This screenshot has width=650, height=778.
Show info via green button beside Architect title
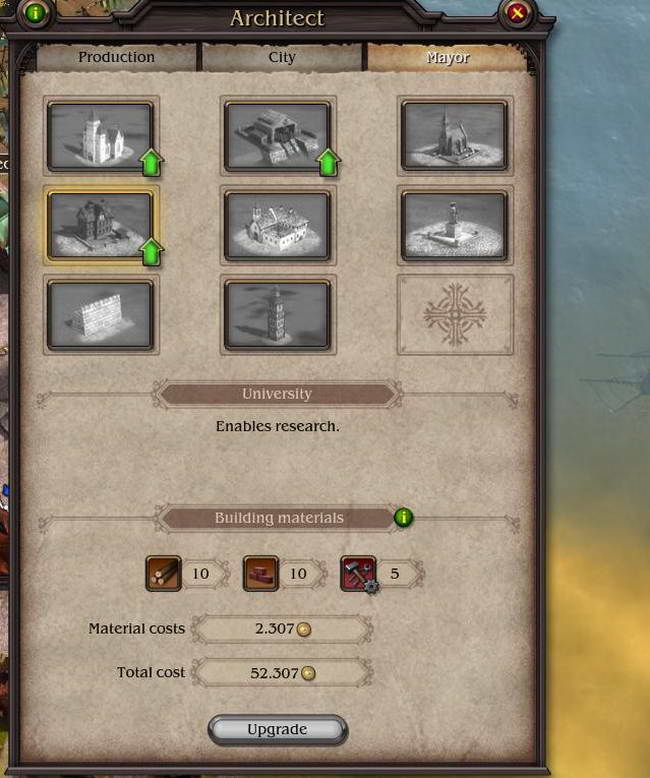click(x=37, y=13)
